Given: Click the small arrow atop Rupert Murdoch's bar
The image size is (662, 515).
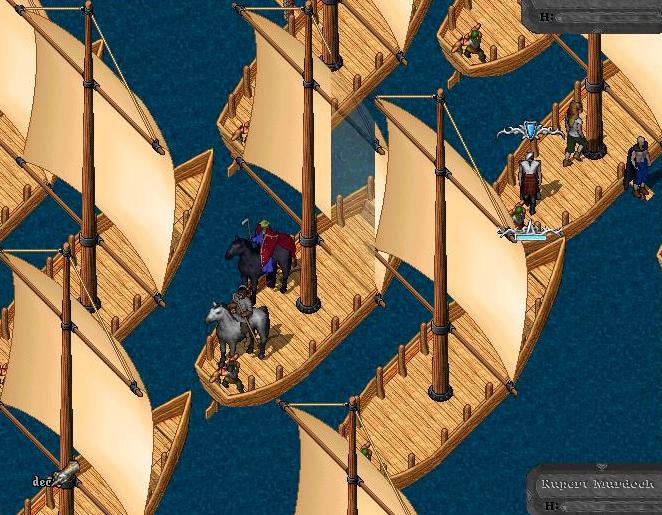Looking at the screenshot, I should click(x=601, y=466).
